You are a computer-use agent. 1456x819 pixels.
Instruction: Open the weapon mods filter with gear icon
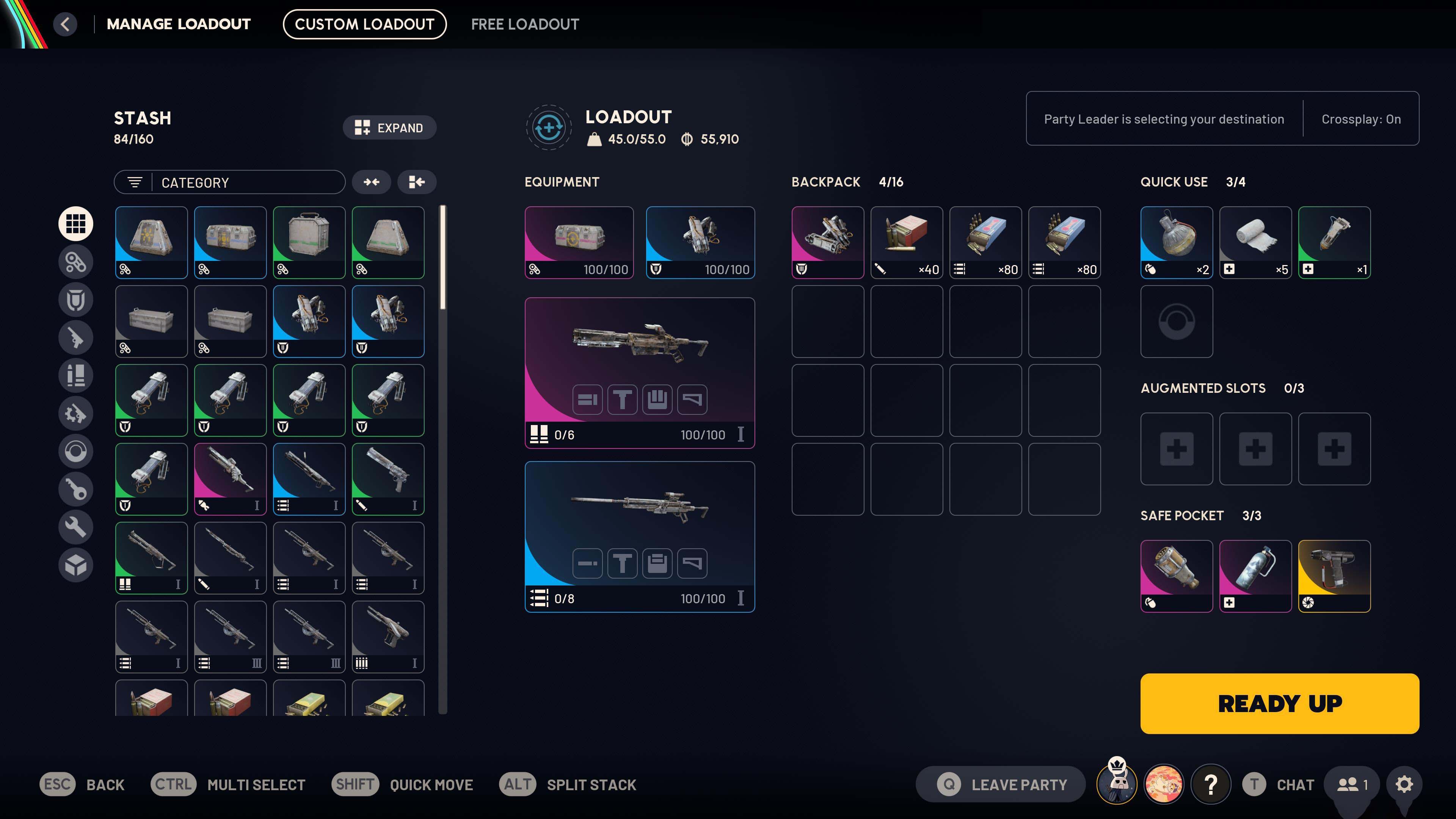(x=76, y=414)
